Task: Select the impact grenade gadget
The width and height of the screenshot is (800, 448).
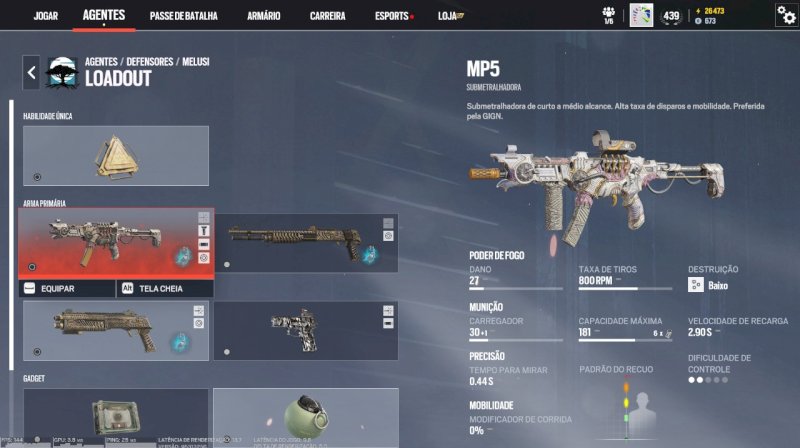Action: pos(305,416)
